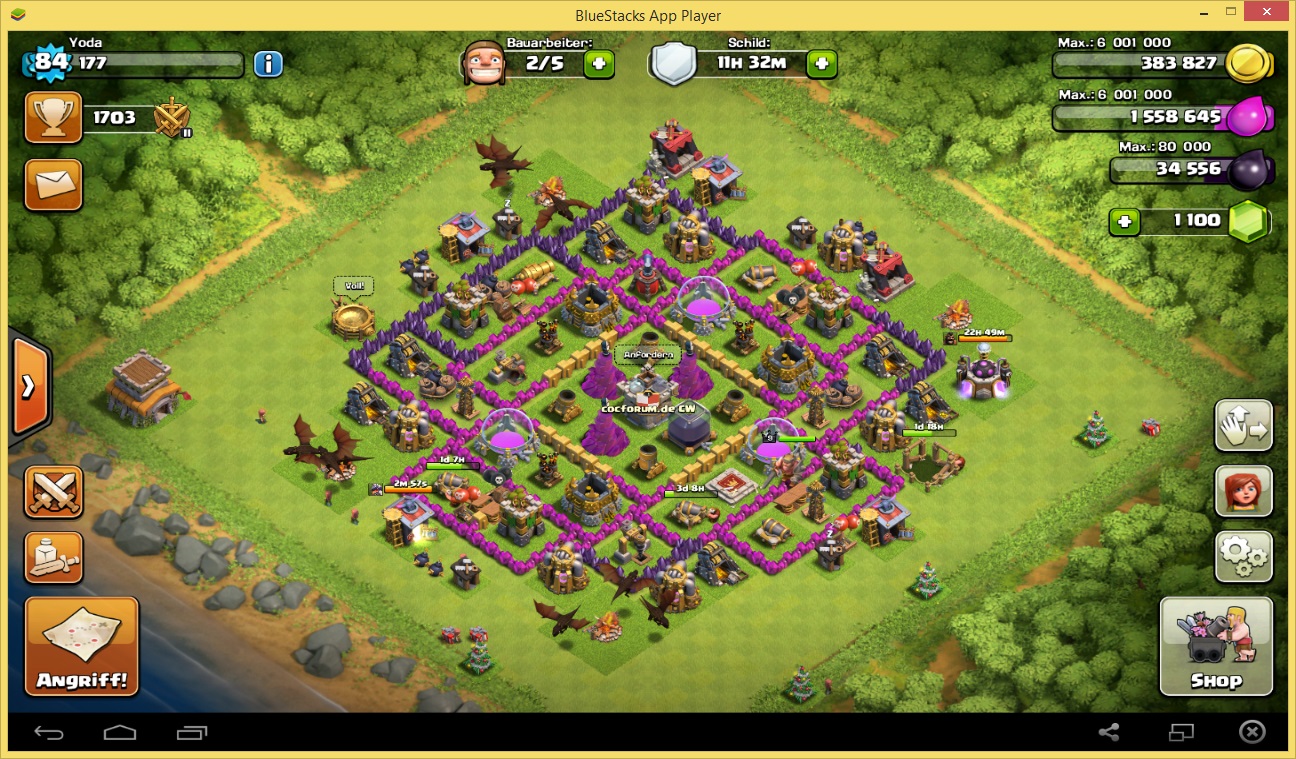Show player info with the blue i button
1296x759 pixels.
point(268,65)
